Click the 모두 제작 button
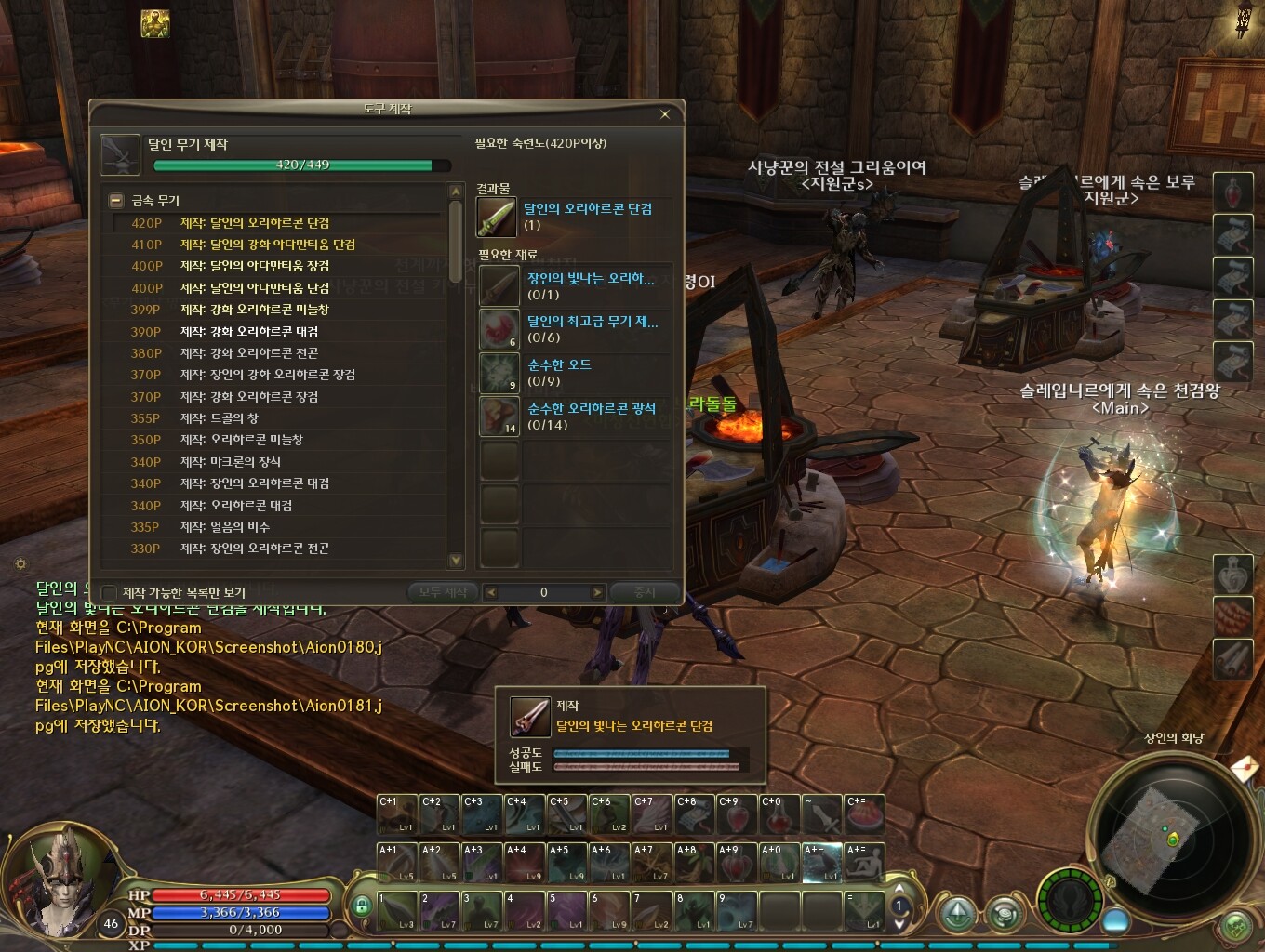 point(443,592)
